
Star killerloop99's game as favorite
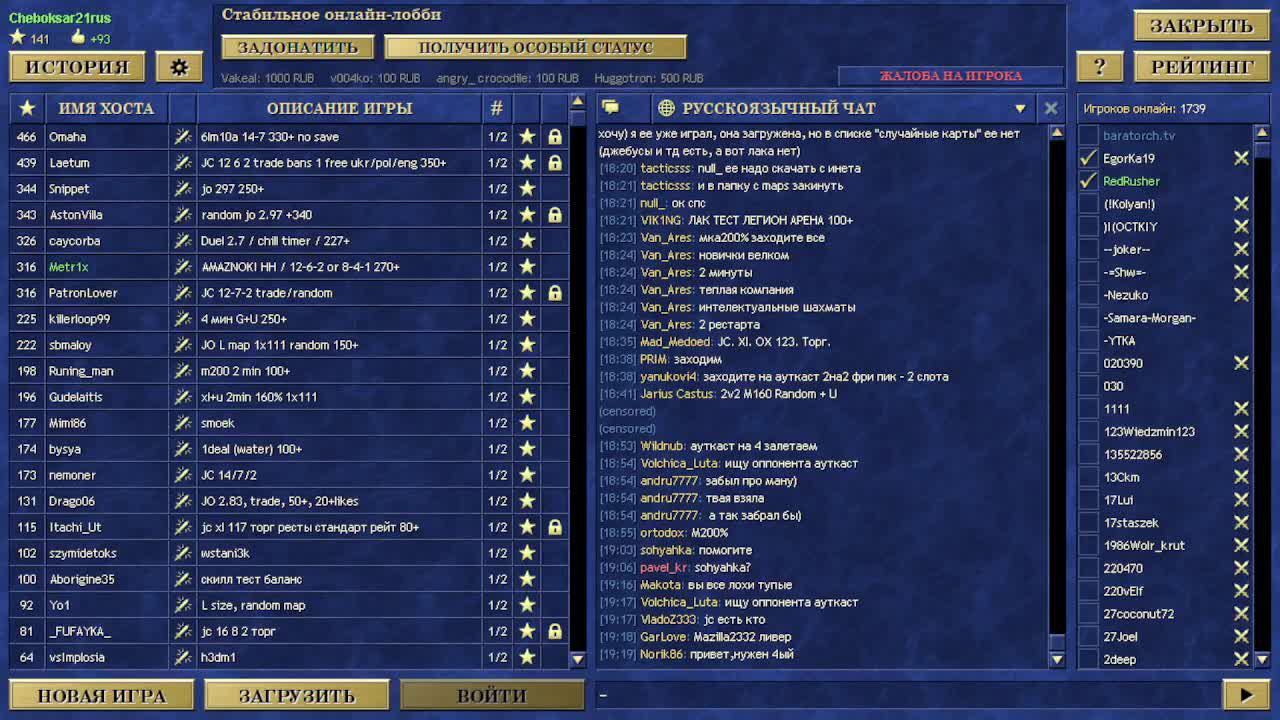pos(527,319)
